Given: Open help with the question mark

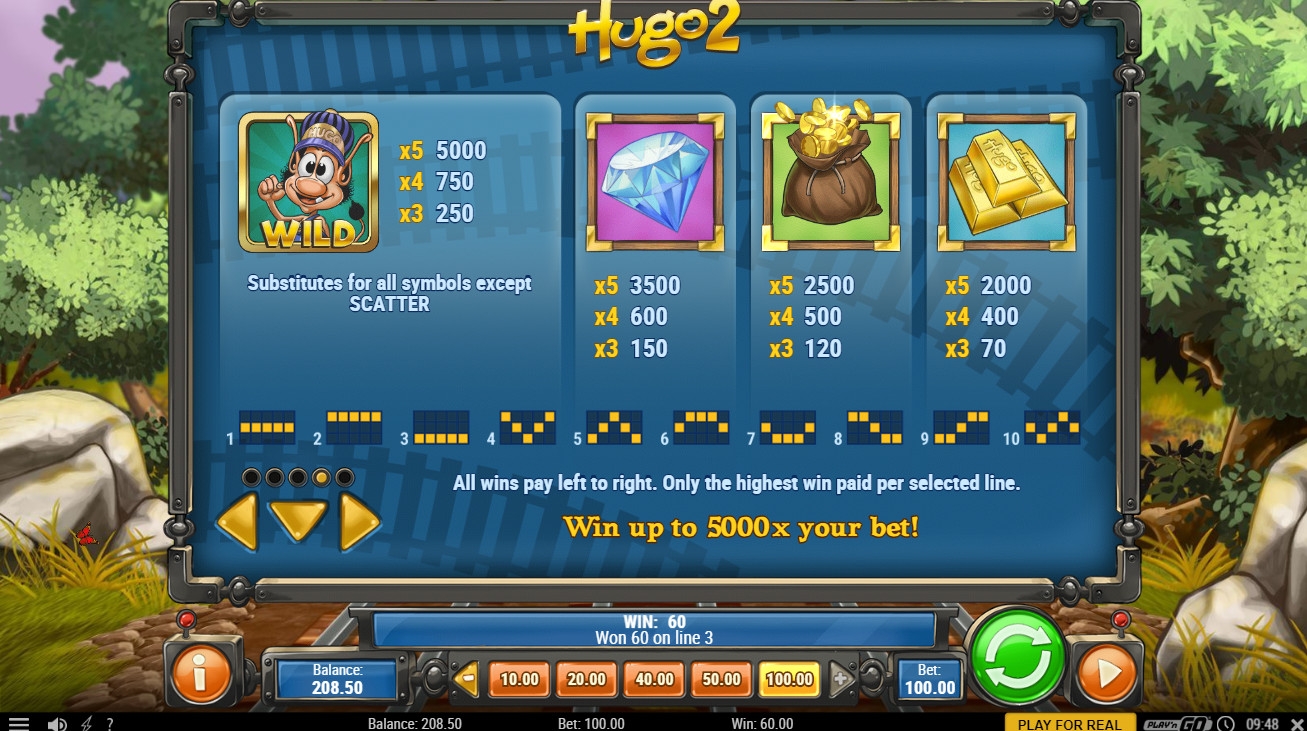Looking at the screenshot, I should click(109, 723).
